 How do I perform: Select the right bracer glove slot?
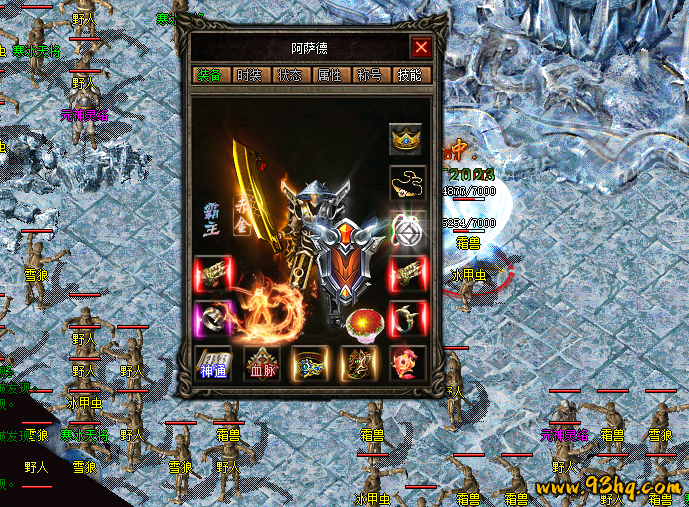(x=407, y=272)
